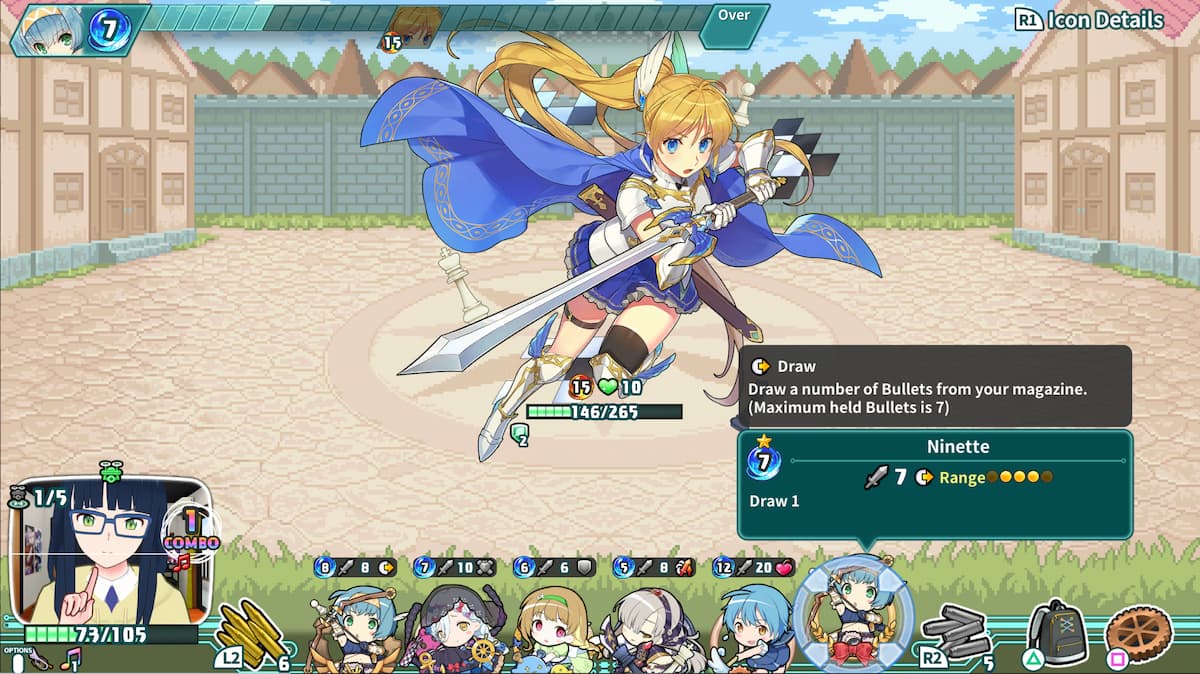
Task: Click the brown gear wheel icon
Action: 1139,632
